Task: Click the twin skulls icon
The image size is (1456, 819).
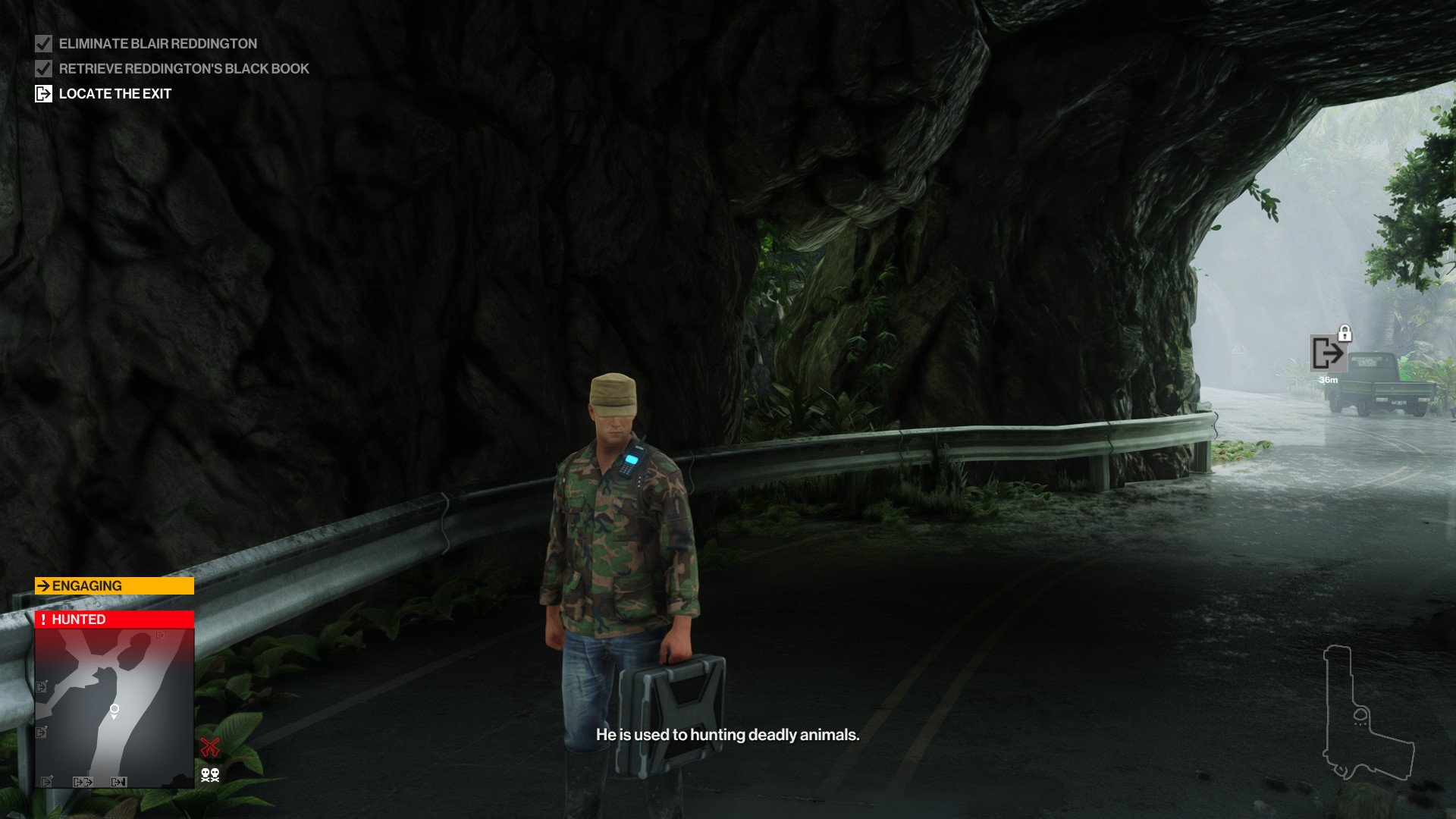Action: coord(210,774)
